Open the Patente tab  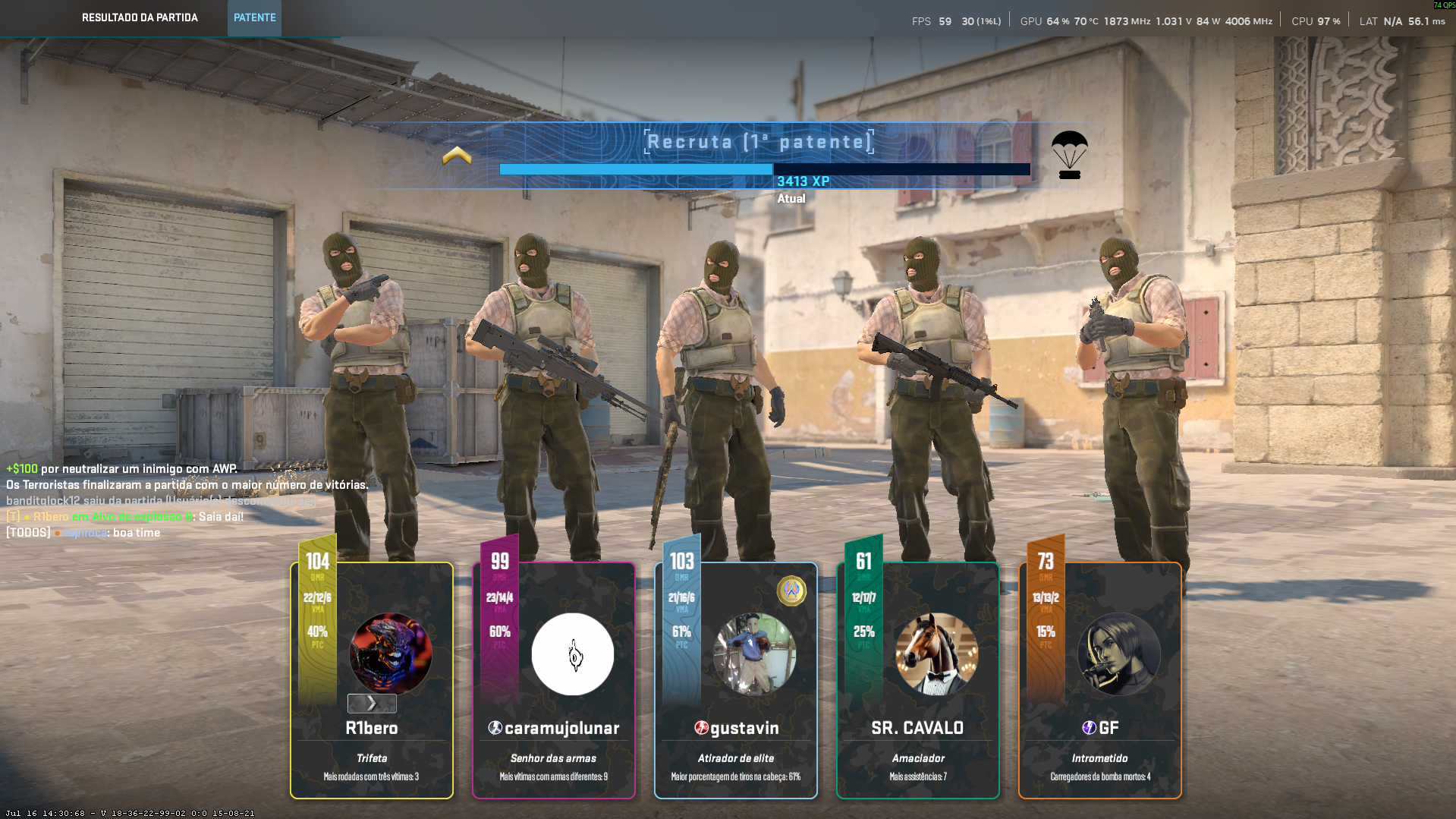(254, 17)
